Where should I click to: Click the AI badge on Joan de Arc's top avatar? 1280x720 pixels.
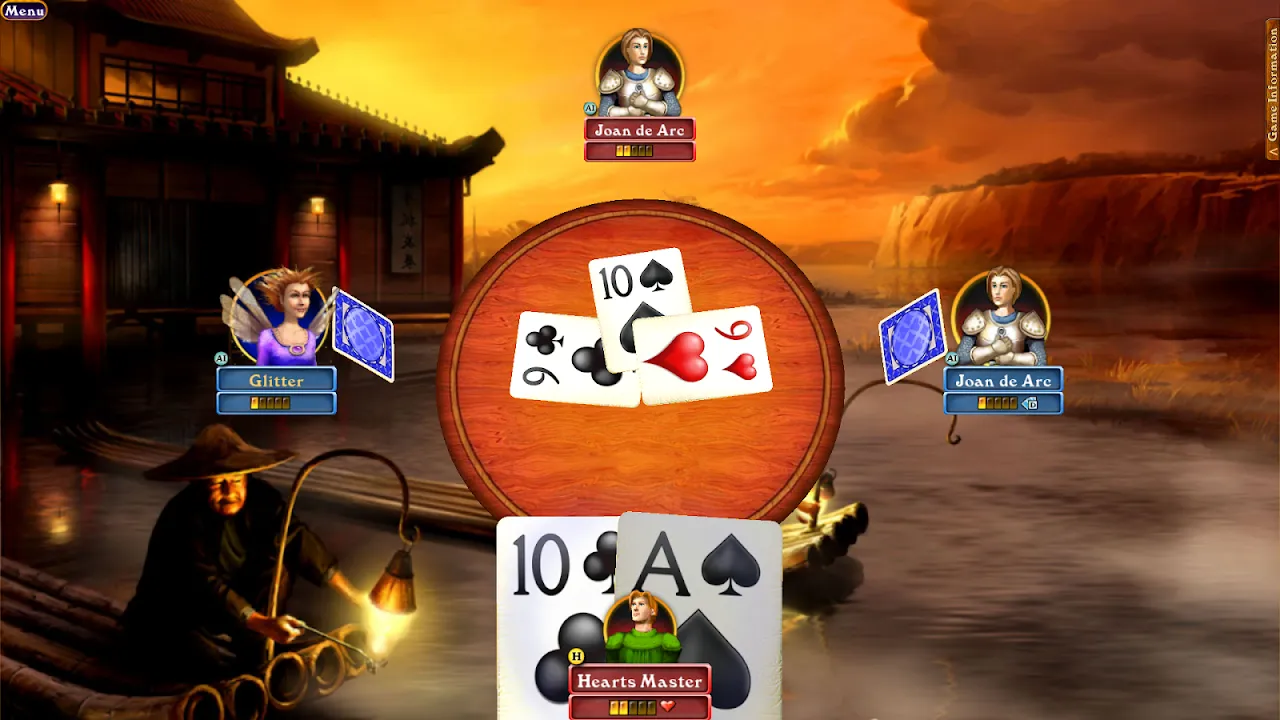(x=589, y=108)
